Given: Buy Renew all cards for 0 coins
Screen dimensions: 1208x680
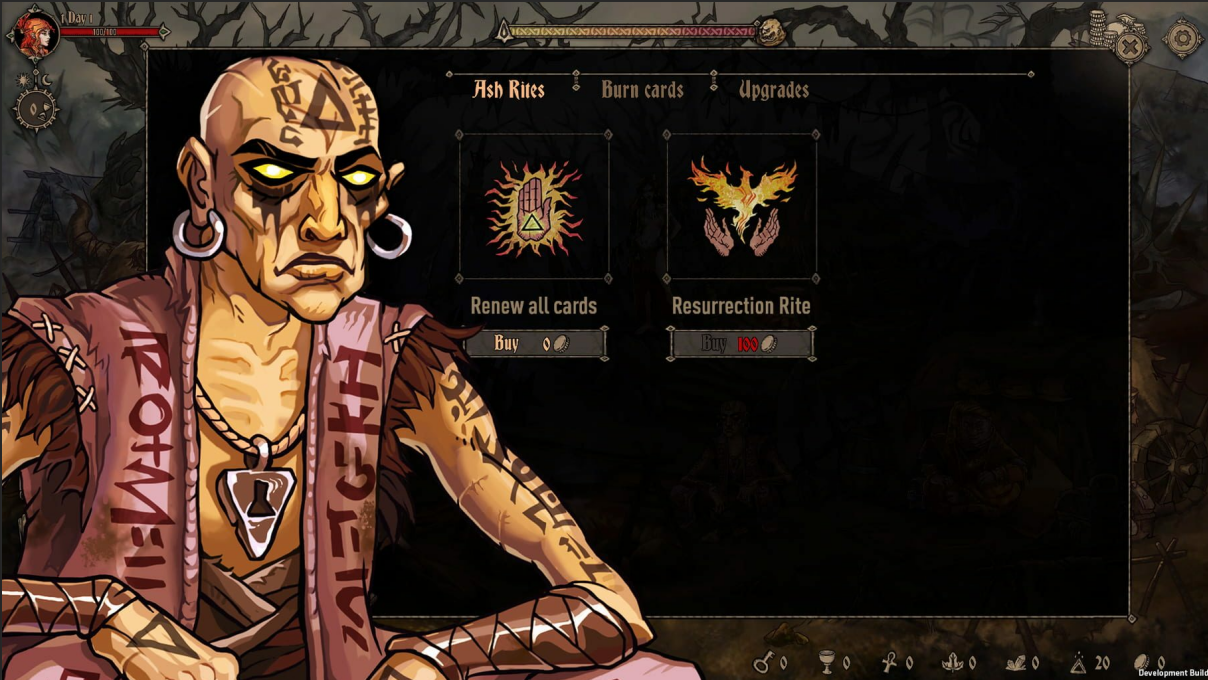Looking at the screenshot, I should pyautogui.click(x=534, y=344).
